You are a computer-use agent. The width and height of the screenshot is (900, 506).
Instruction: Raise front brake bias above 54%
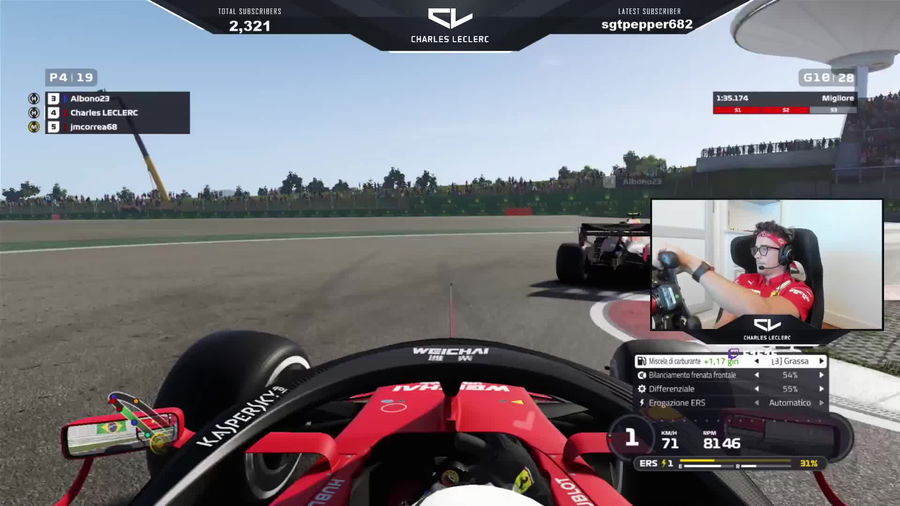822,375
